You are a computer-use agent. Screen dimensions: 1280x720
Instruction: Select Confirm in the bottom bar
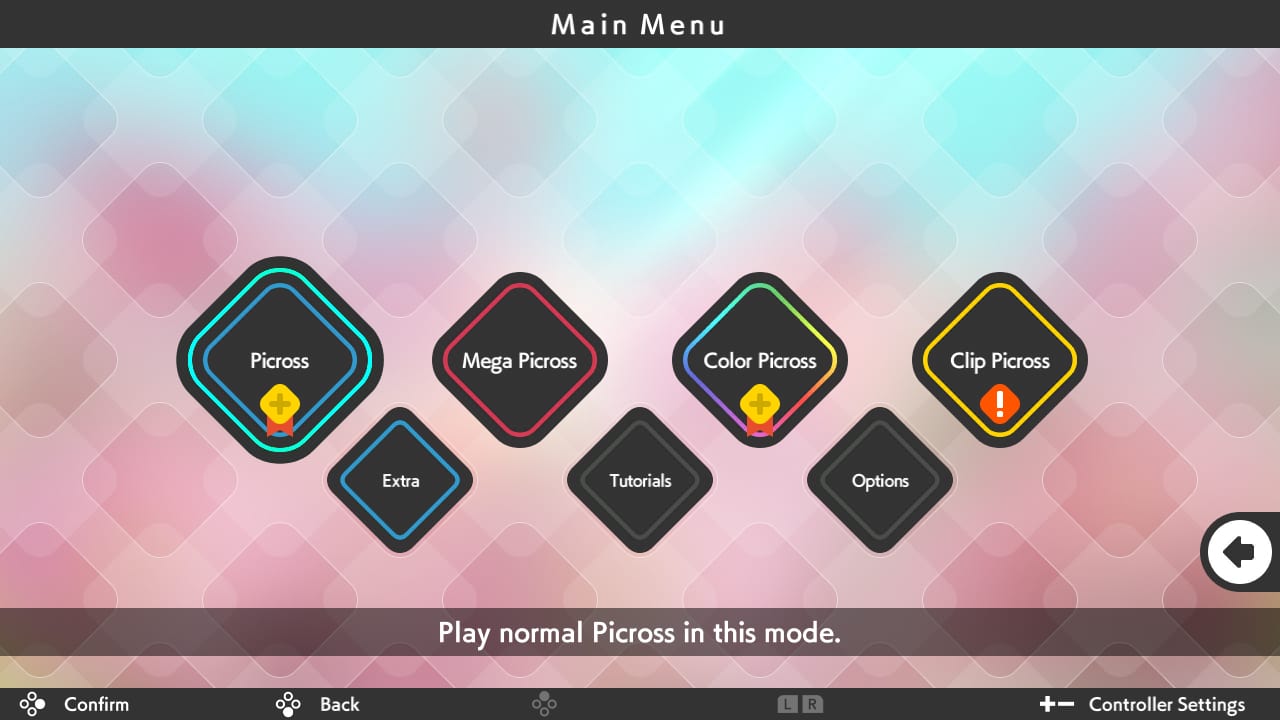tap(96, 704)
